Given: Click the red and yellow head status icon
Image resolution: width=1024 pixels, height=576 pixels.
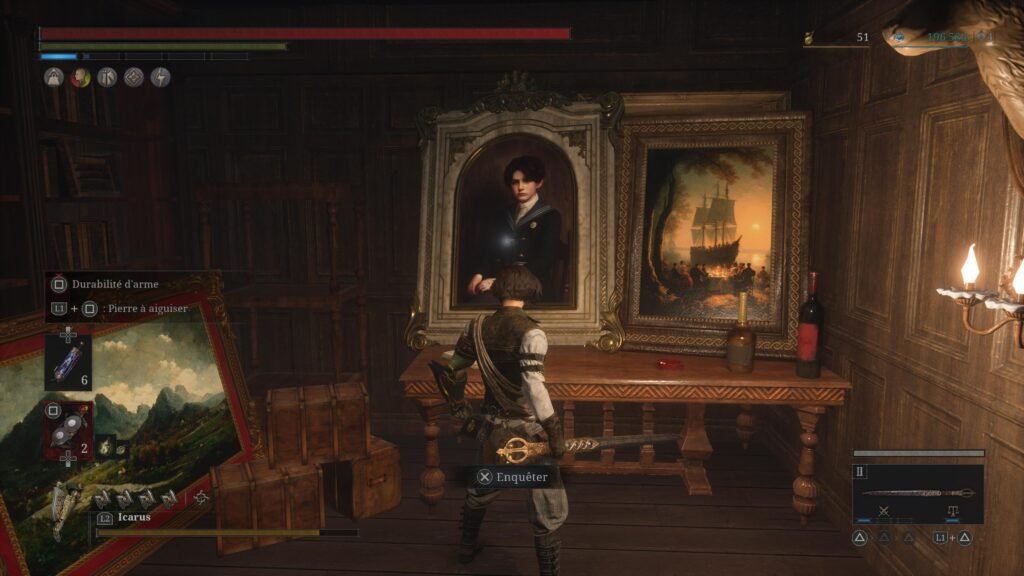Looking at the screenshot, I should (x=80, y=77).
